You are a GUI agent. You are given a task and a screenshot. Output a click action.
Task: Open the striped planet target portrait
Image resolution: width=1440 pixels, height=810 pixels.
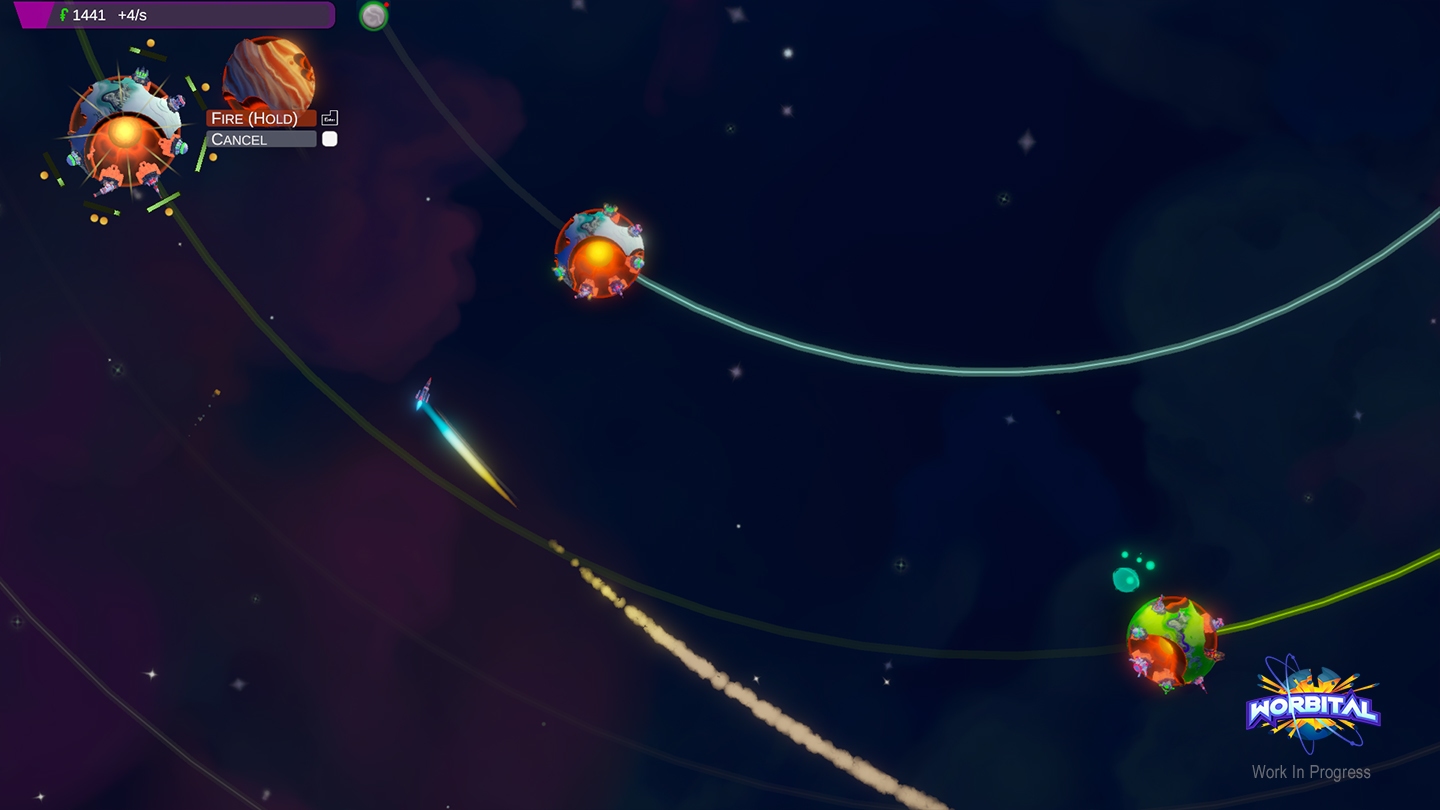coord(268,75)
